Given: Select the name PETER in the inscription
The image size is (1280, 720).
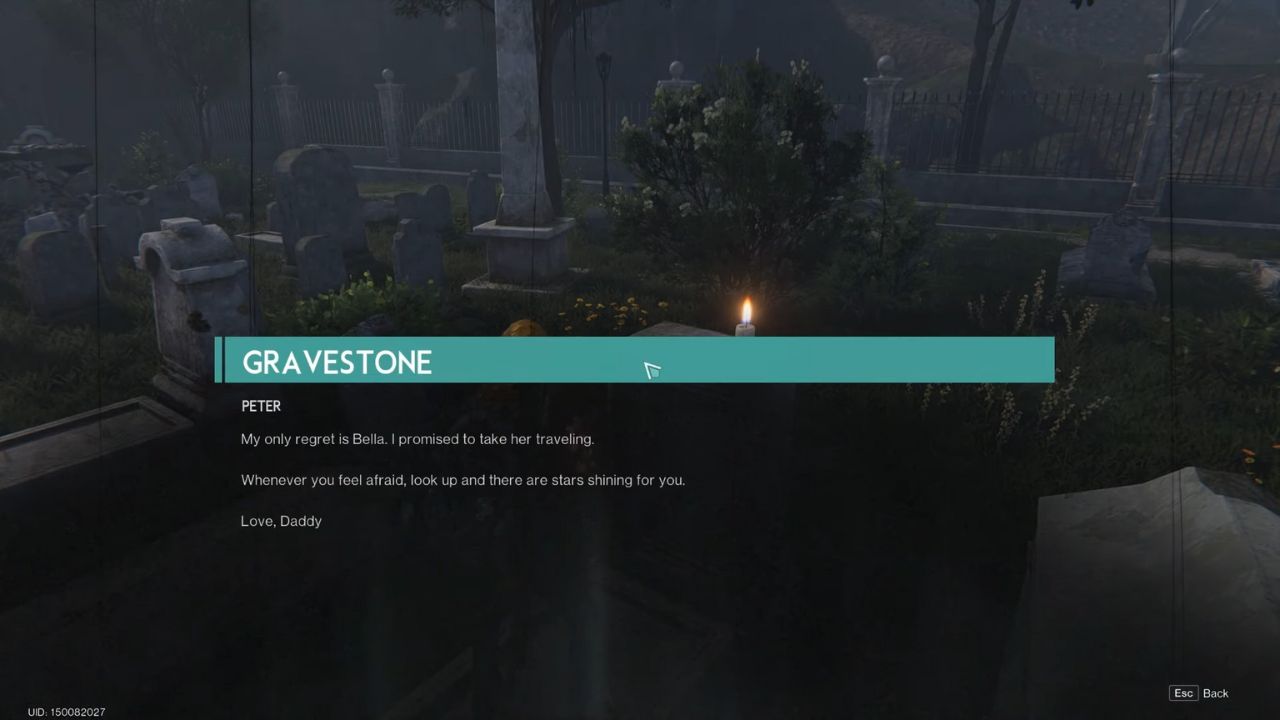Looking at the screenshot, I should pyautogui.click(x=261, y=406).
